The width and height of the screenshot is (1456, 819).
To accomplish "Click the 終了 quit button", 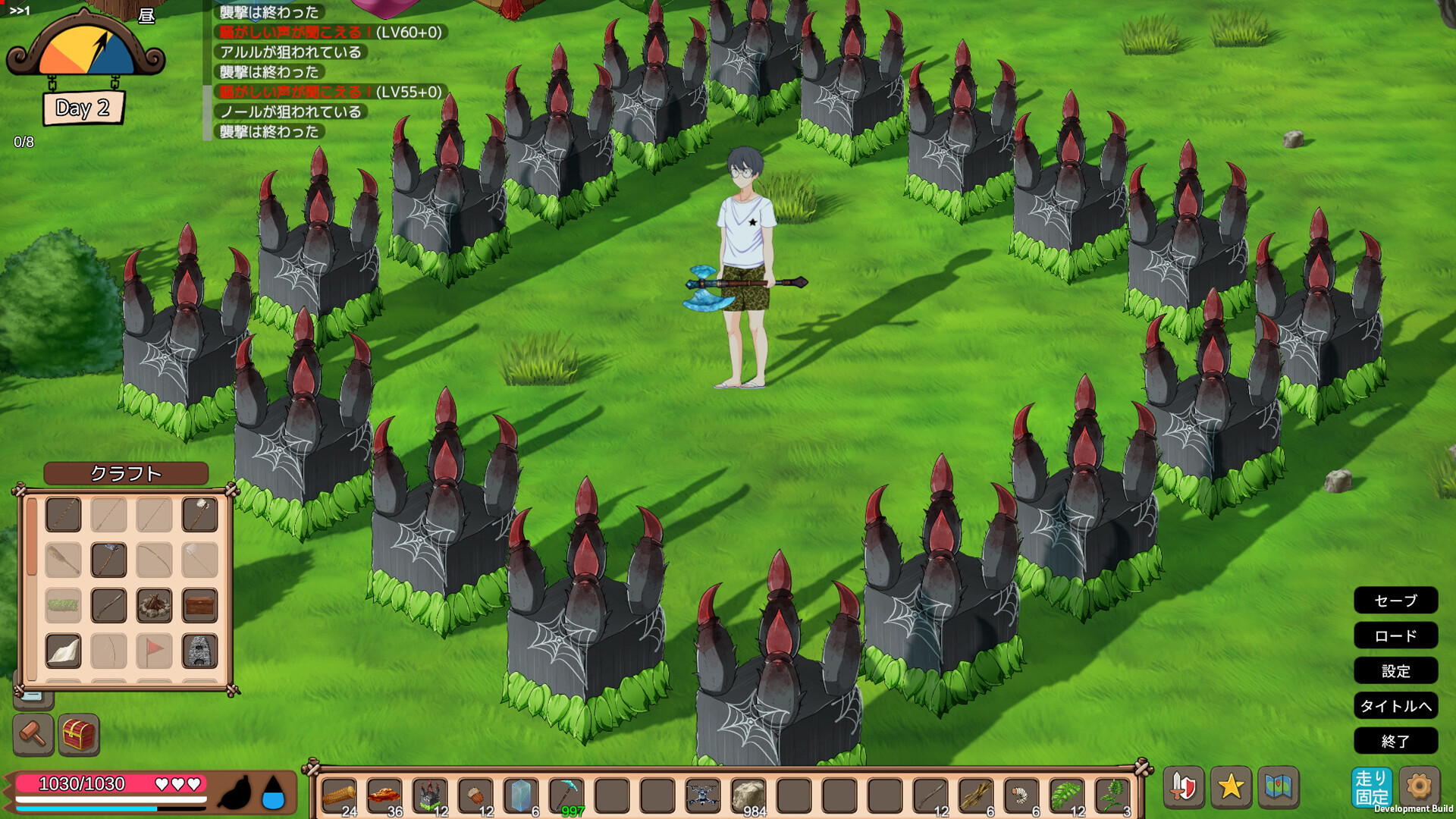I will tap(1395, 741).
